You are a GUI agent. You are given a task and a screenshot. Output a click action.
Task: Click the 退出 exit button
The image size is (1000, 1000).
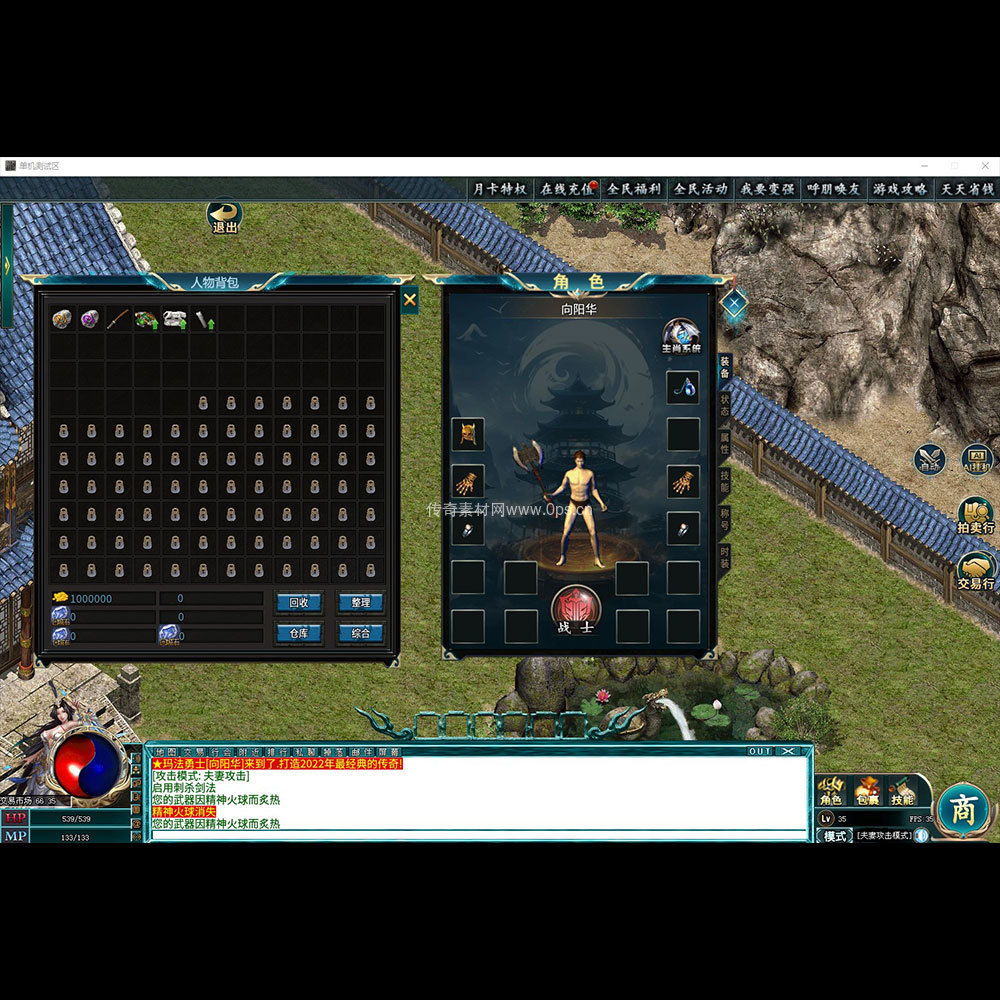click(225, 217)
